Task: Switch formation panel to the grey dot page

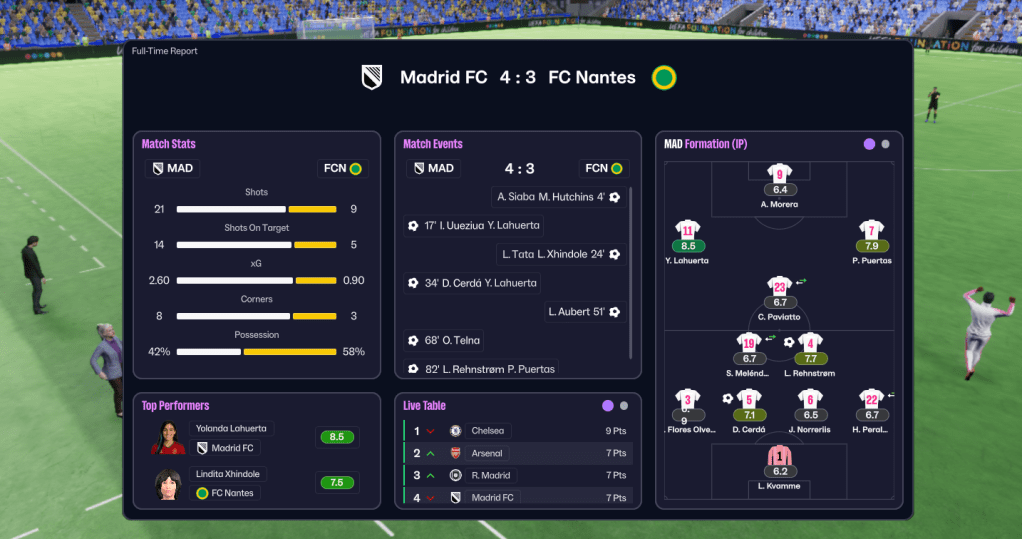Action: 885,144
